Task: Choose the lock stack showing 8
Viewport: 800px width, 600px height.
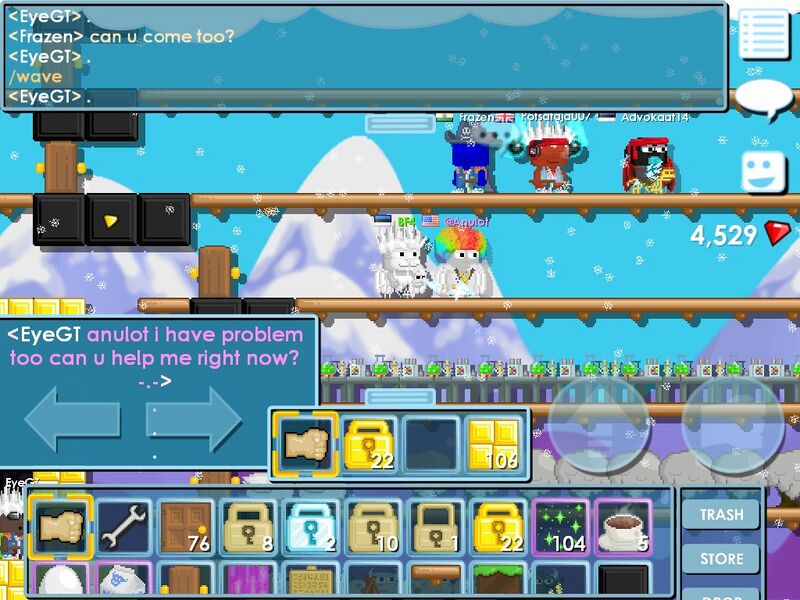Action: (x=248, y=527)
